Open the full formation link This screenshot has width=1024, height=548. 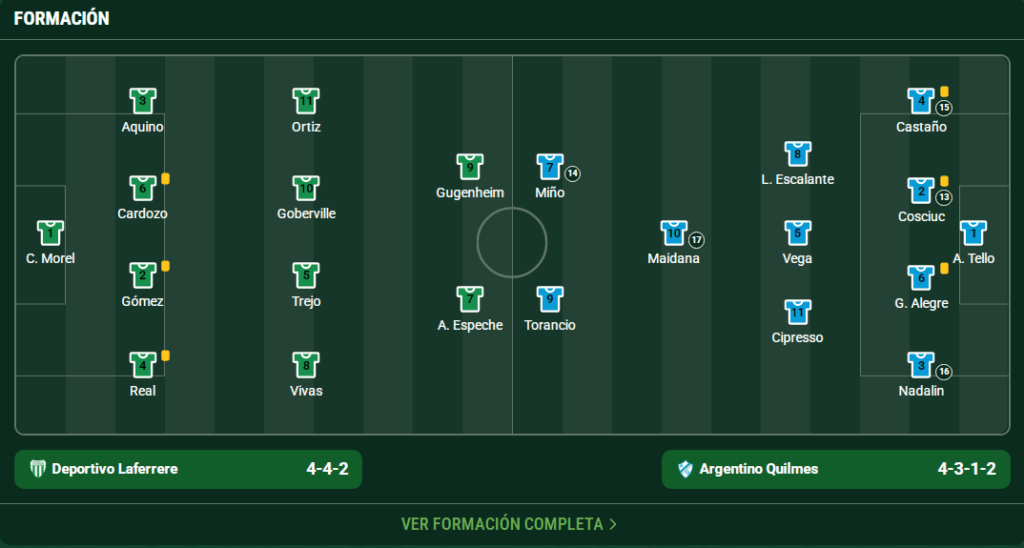509,524
